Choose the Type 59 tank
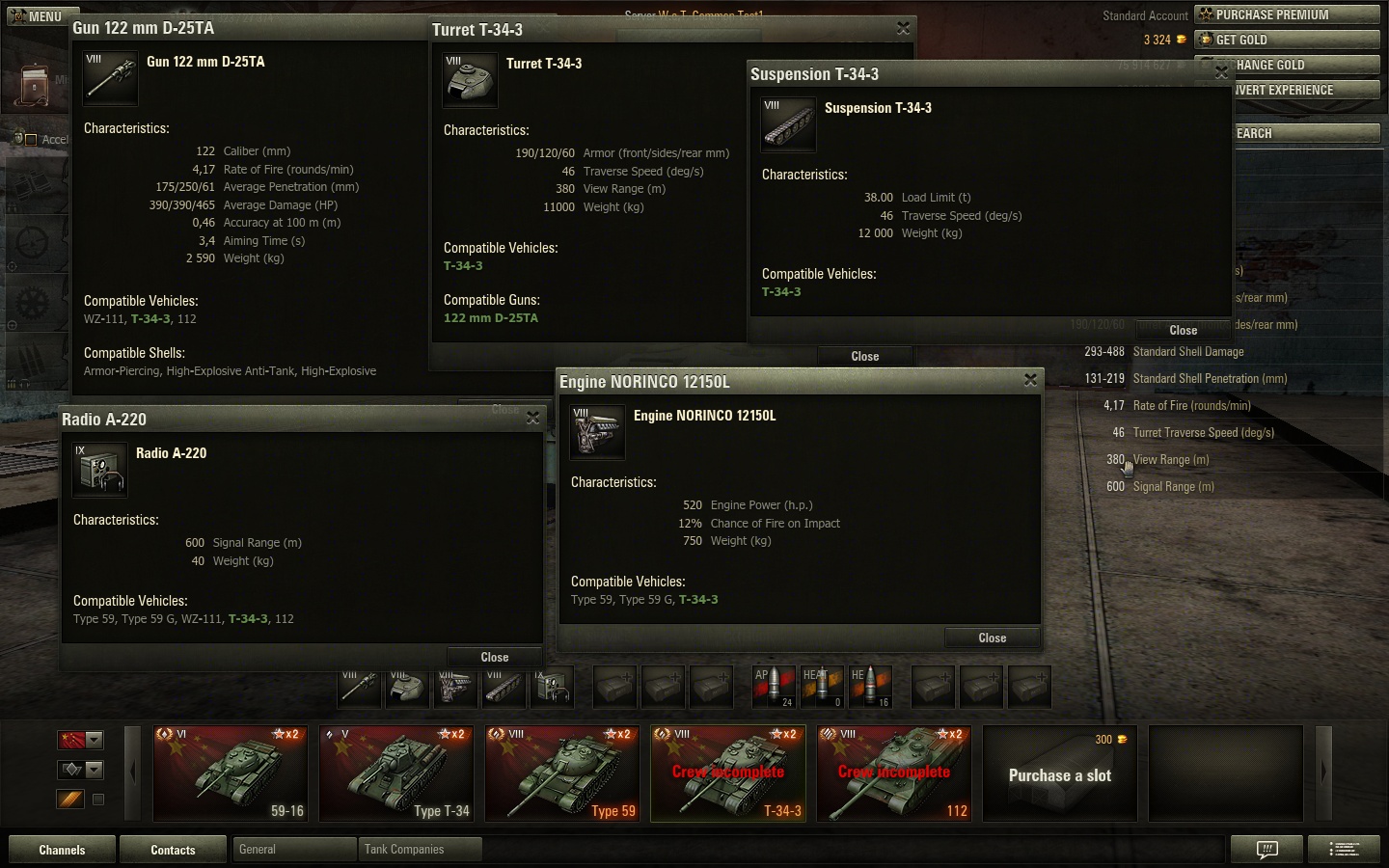Screen dimensions: 1389x868 pos(562,773)
